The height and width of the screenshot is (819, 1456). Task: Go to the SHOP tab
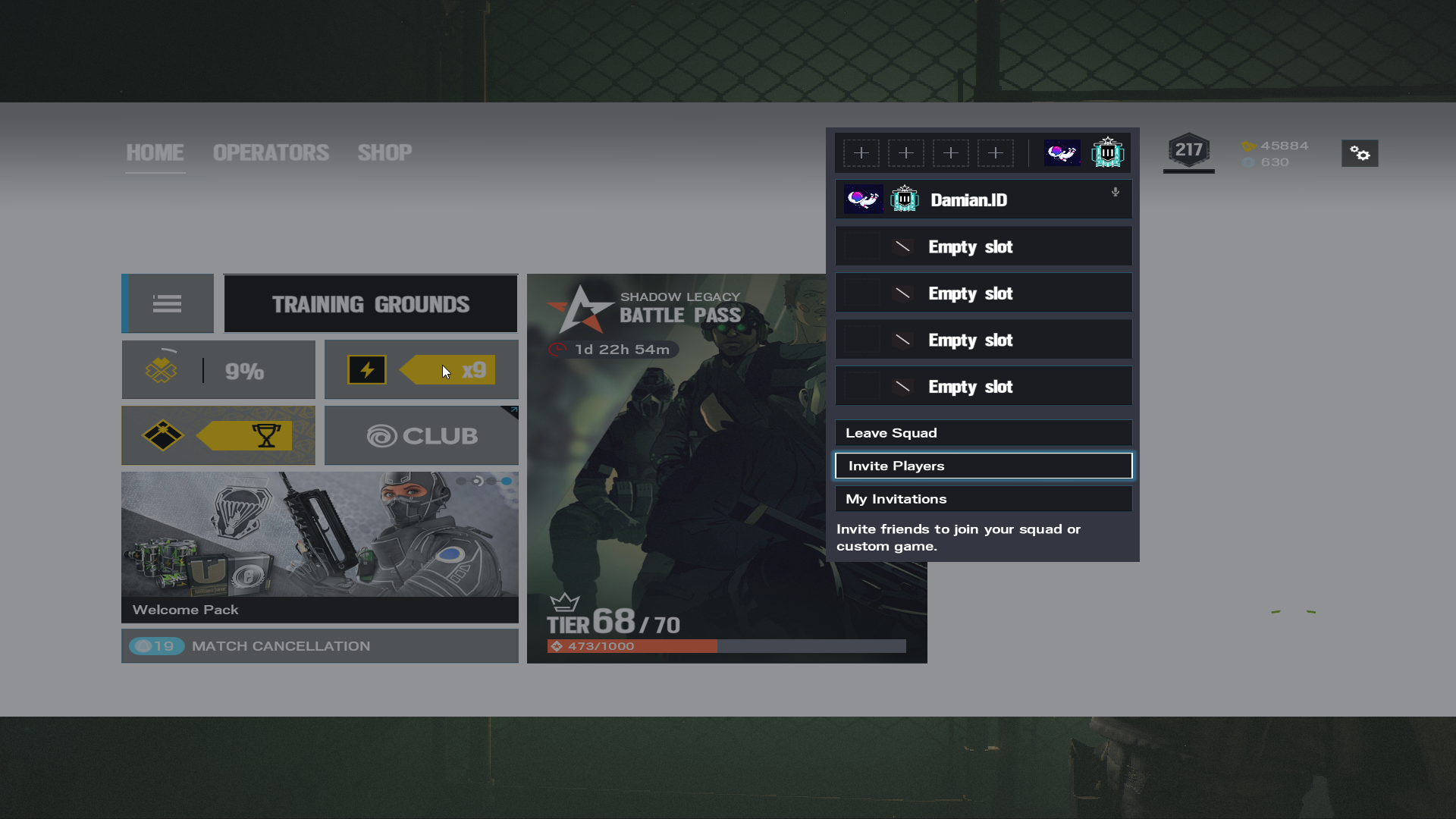pos(384,152)
